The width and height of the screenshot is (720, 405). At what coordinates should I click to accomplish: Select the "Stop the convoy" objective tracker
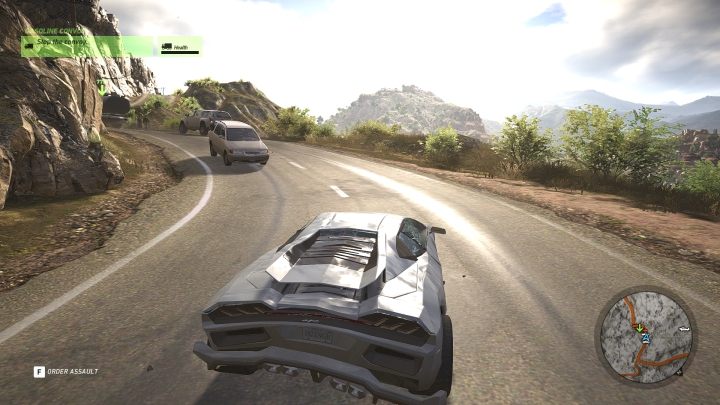(87, 46)
